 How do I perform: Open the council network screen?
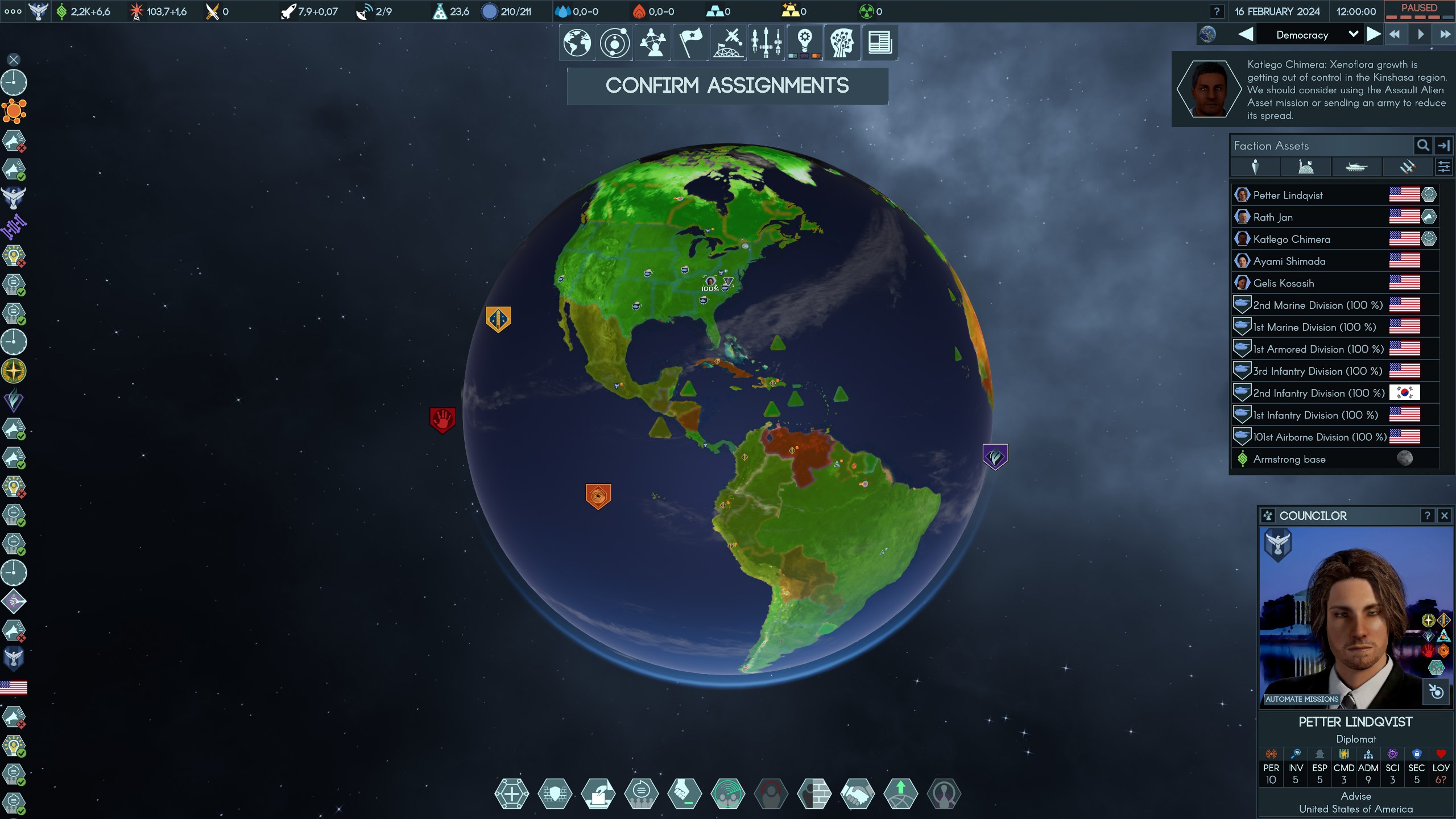pos(653,43)
